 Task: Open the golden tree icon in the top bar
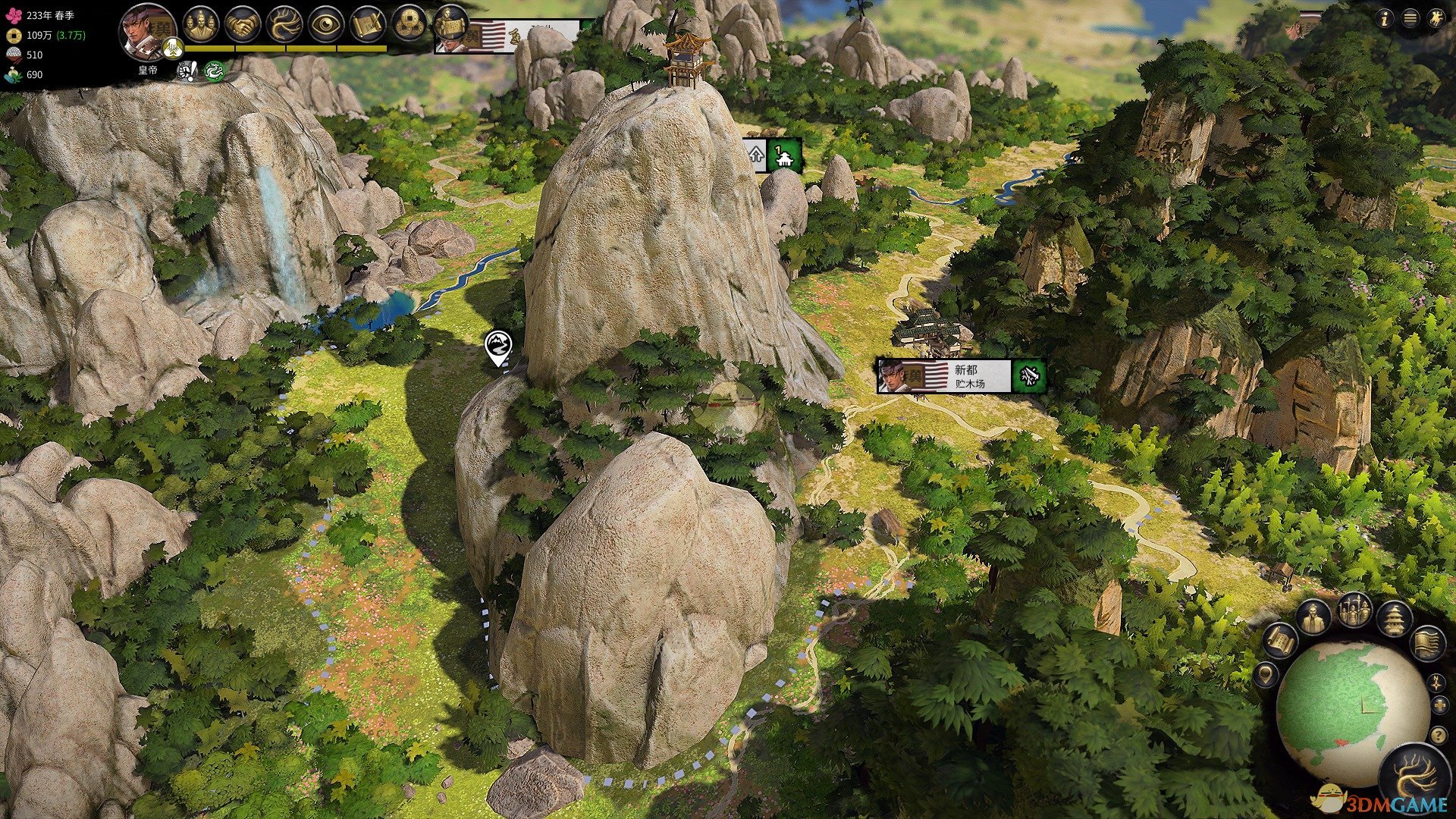pyautogui.click(x=284, y=25)
